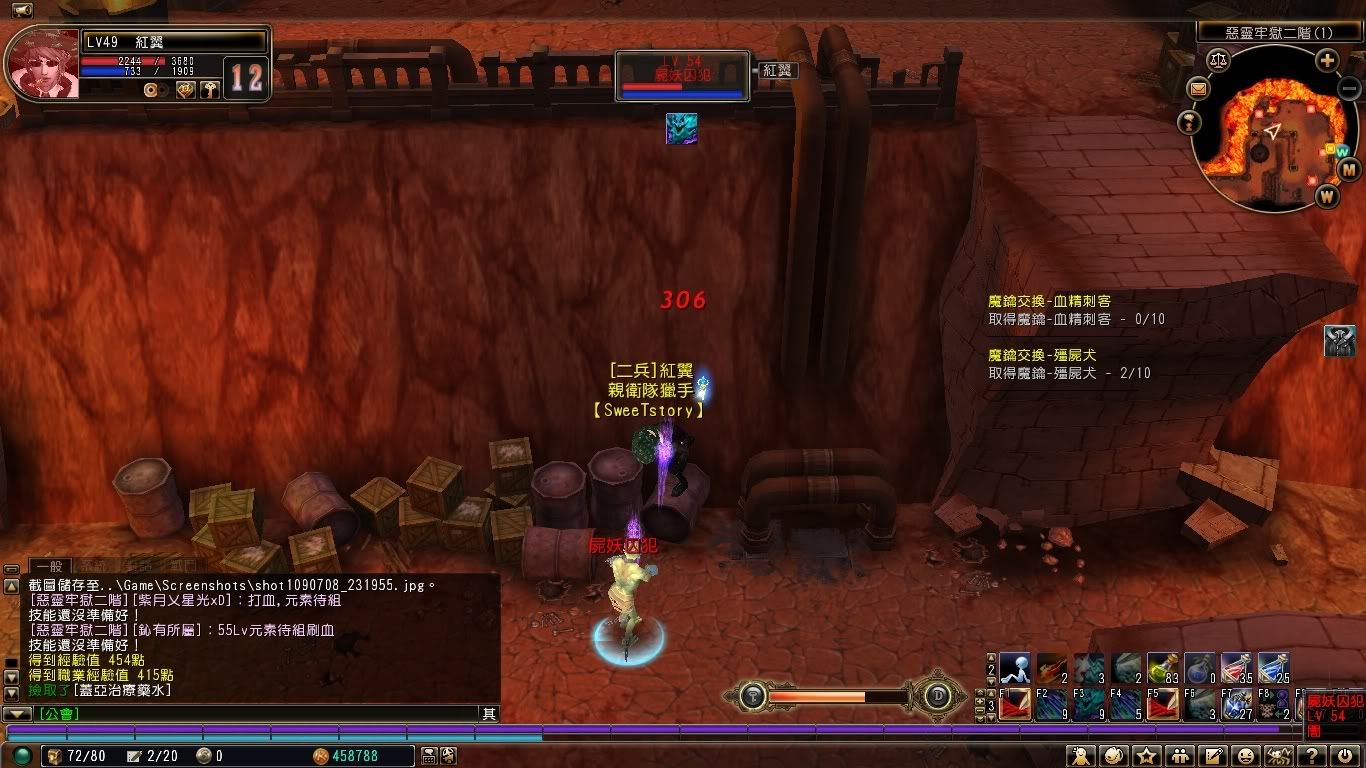The height and width of the screenshot is (768, 1366).
Task: Open the map with the M button
Action: pyautogui.click(x=1347, y=169)
